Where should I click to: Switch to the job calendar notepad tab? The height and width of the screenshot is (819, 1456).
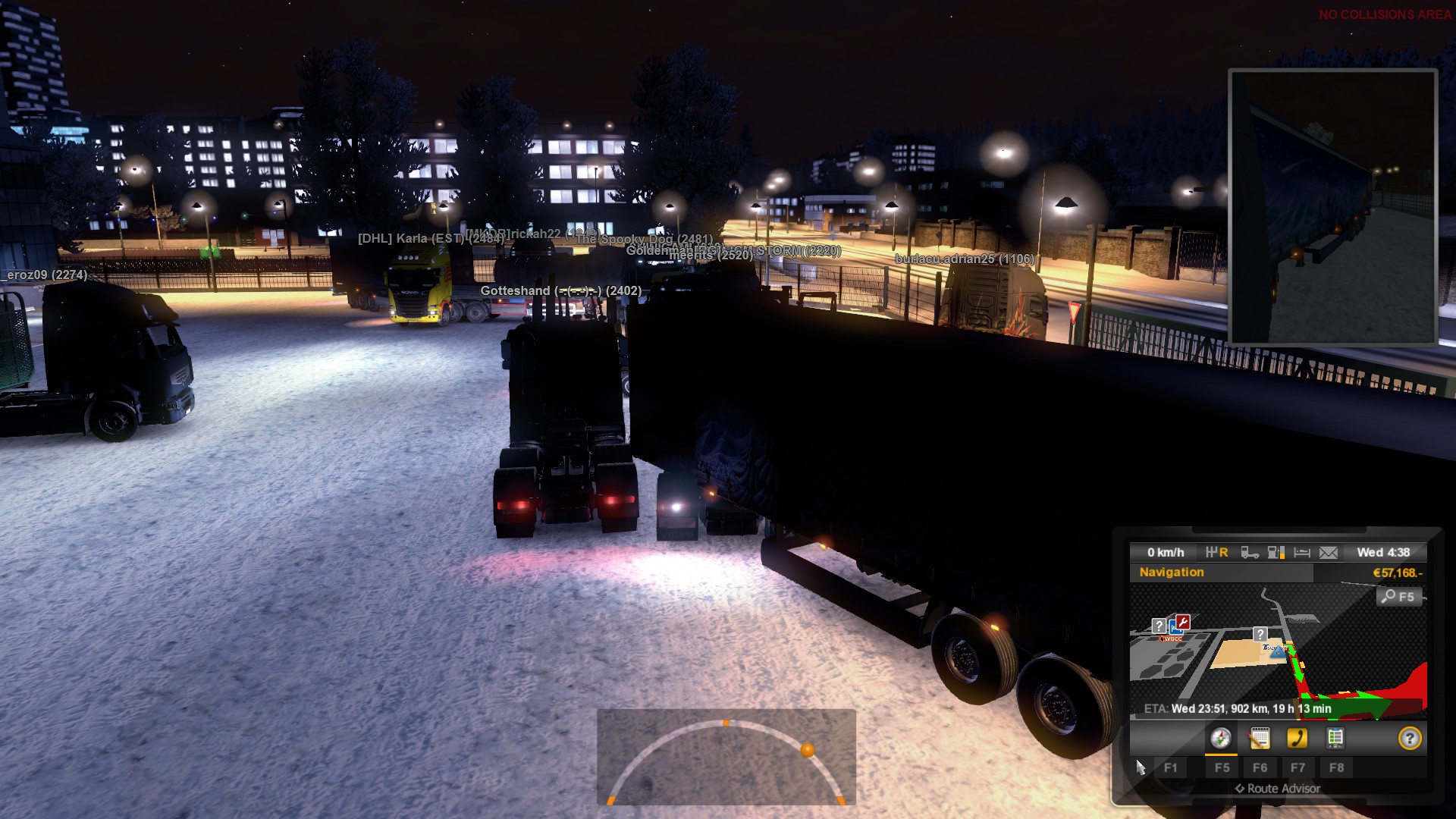(x=1260, y=738)
